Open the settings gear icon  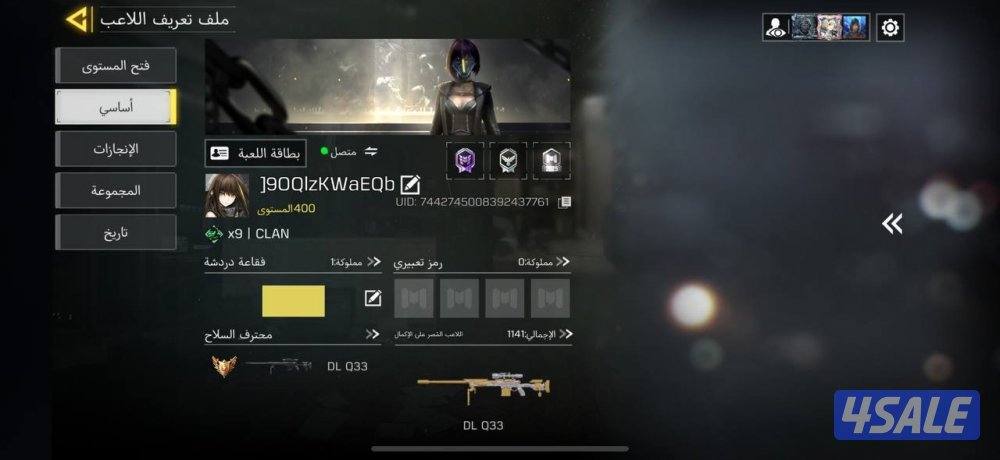pyautogui.click(x=890, y=28)
